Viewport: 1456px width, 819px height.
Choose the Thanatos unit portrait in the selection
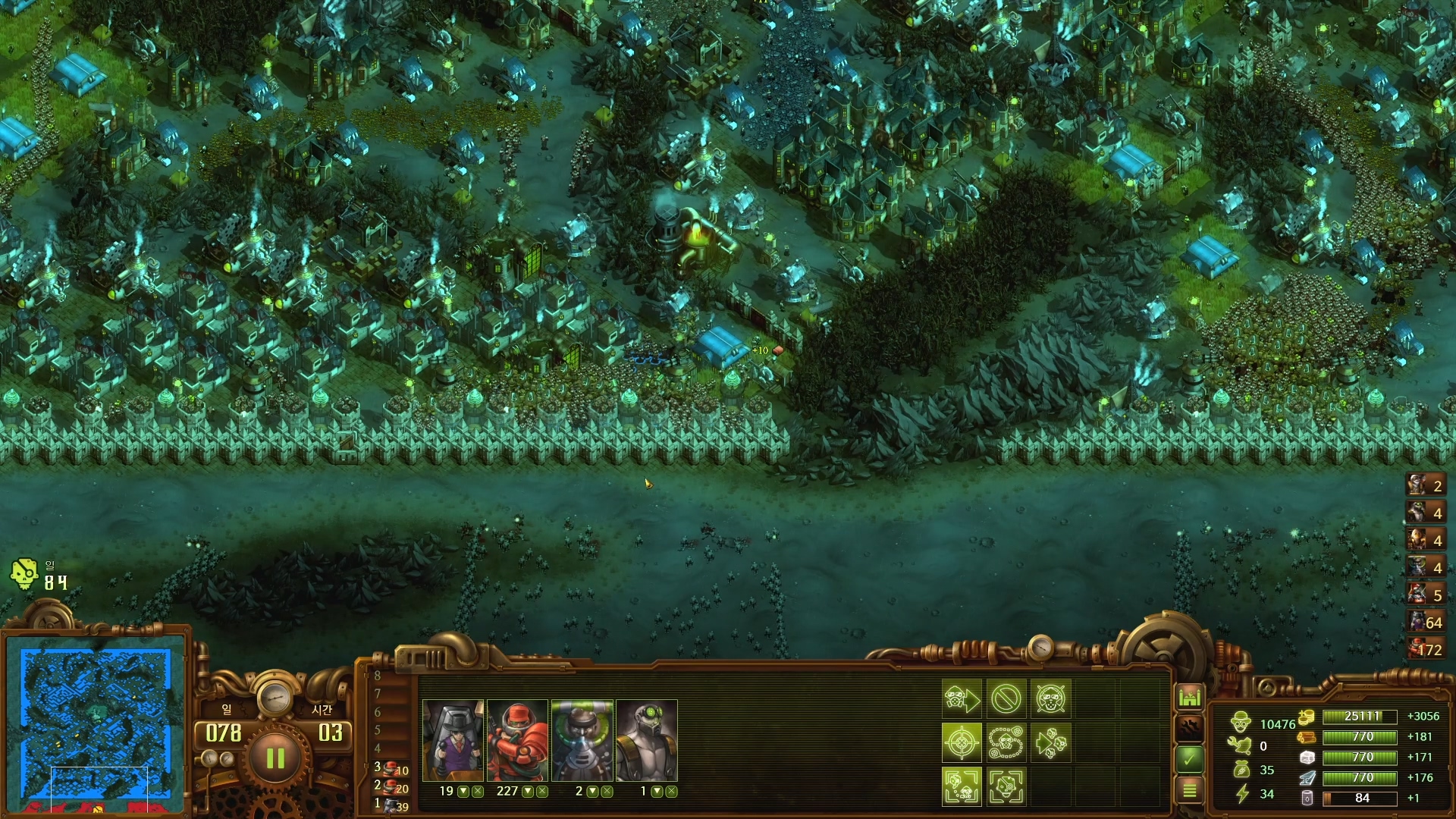click(x=582, y=740)
